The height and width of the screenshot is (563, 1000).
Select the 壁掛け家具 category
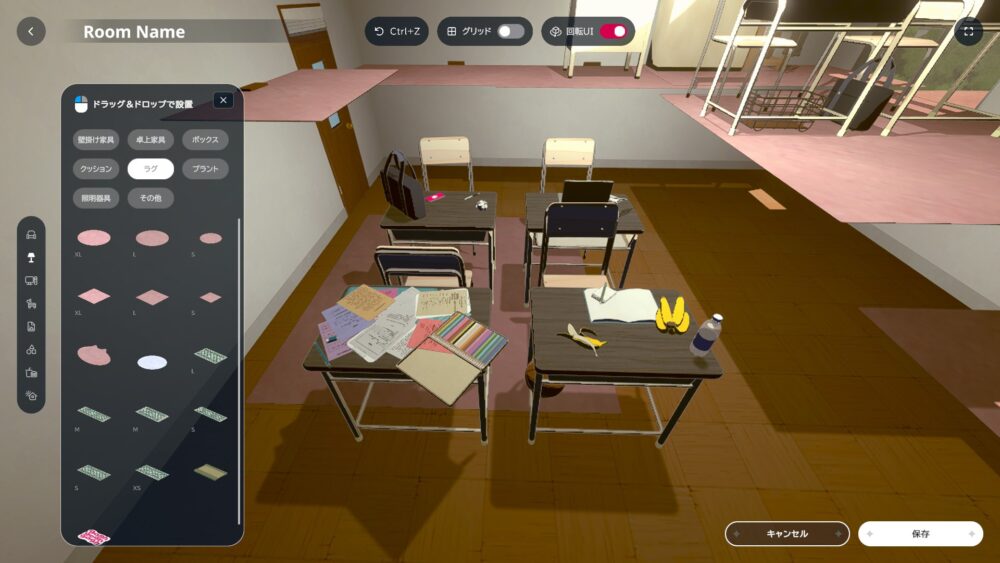coord(97,139)
